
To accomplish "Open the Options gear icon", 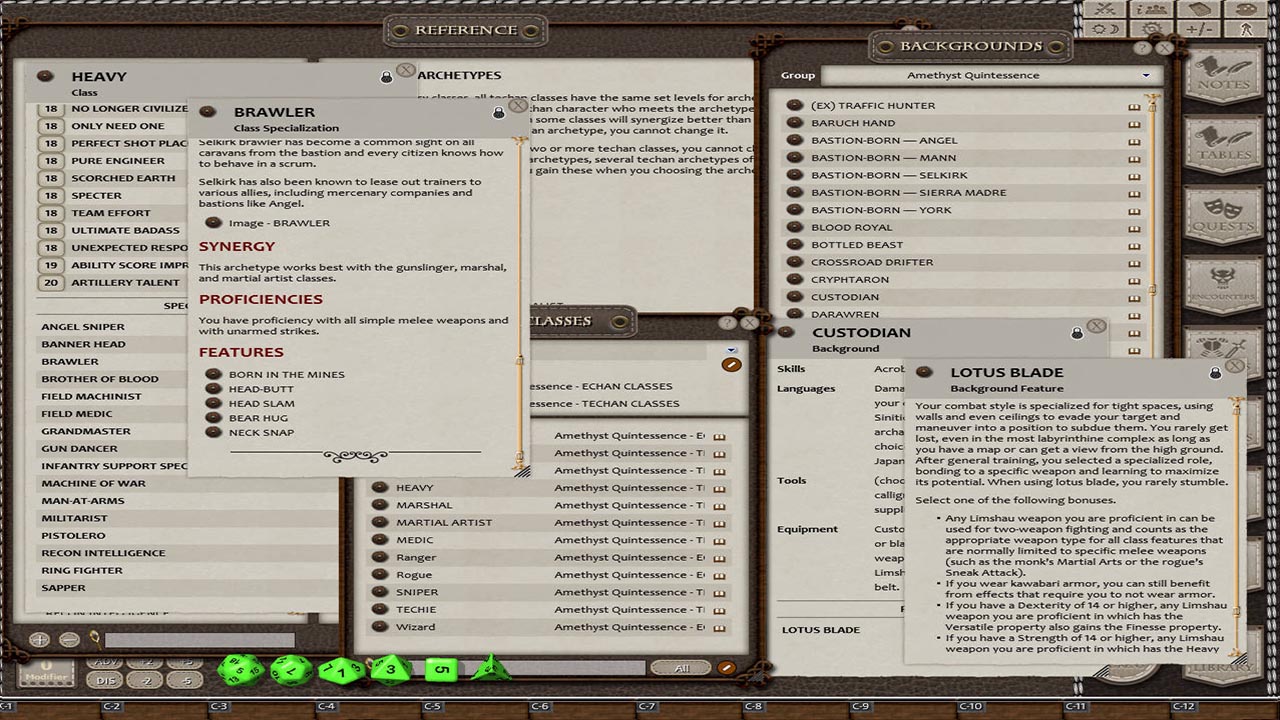I will coord(1152,27).
